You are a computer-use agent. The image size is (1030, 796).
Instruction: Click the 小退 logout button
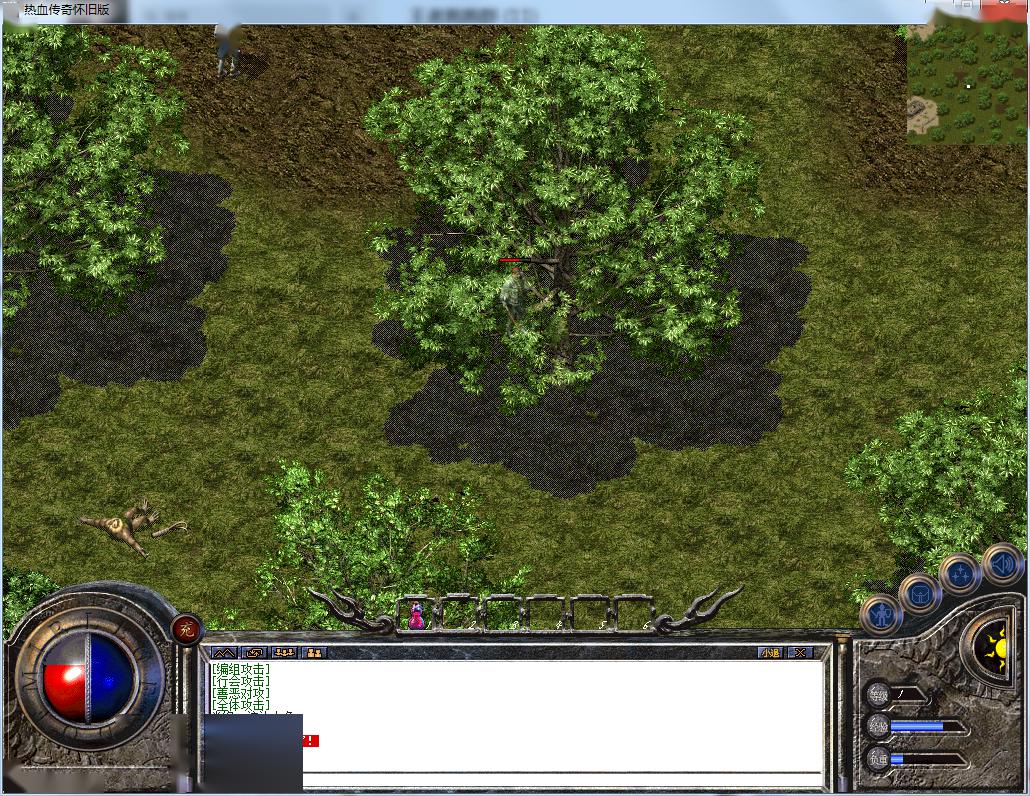tap(769, 652)
